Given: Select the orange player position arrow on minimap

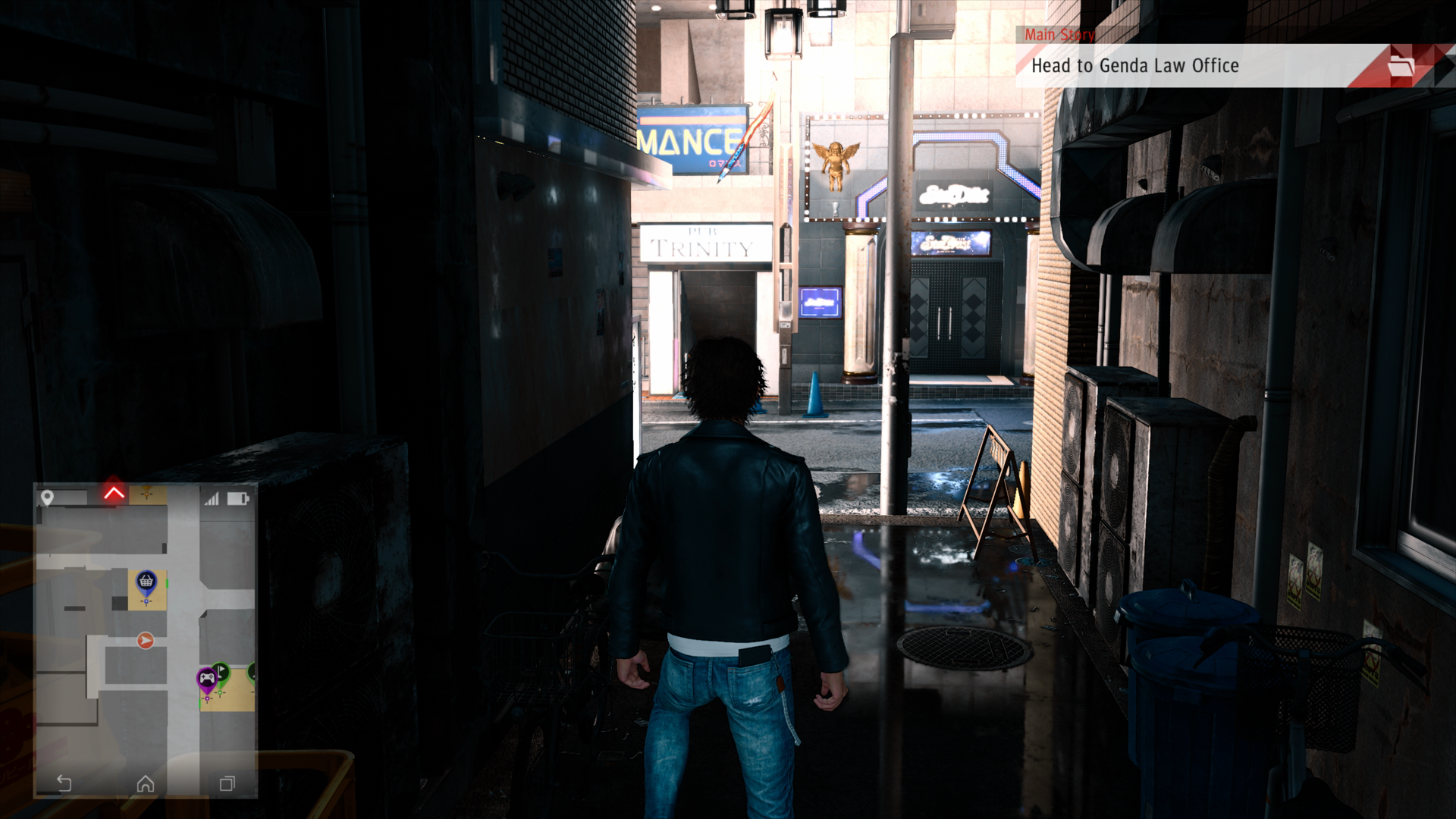Looking at the screenshot, I should pyautogui.click(x=146, y=641).
